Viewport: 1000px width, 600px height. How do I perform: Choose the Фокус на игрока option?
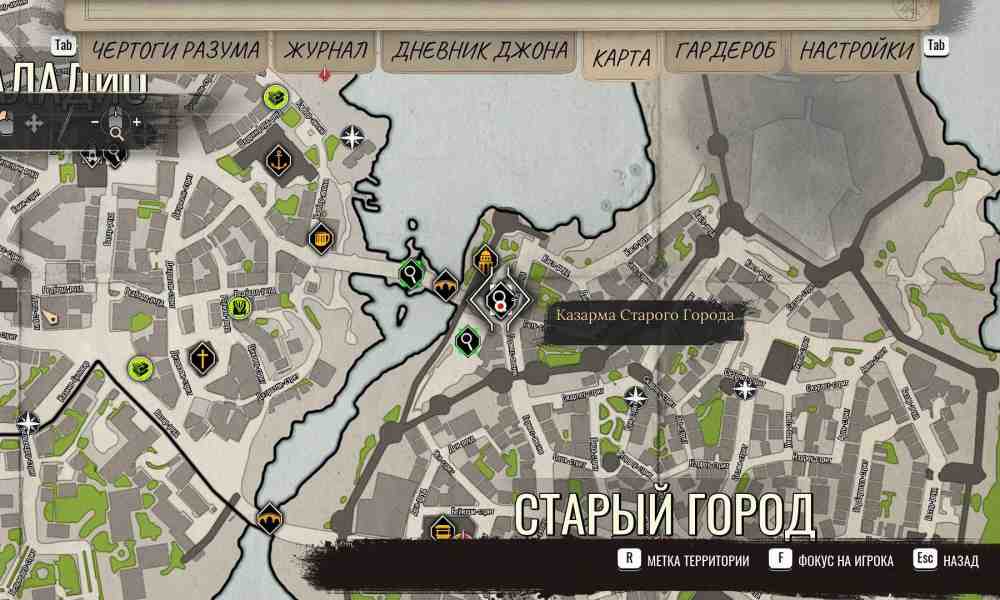tap(845, 561)
